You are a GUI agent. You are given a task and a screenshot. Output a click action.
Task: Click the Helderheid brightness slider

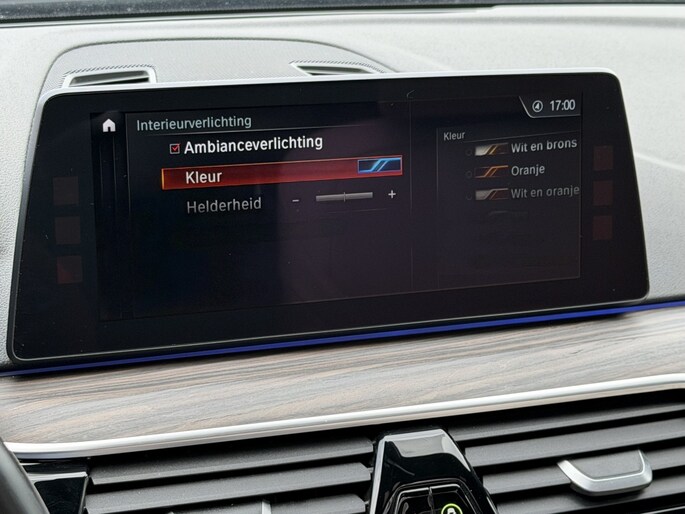pyautogui.click(x=343, y=197)
